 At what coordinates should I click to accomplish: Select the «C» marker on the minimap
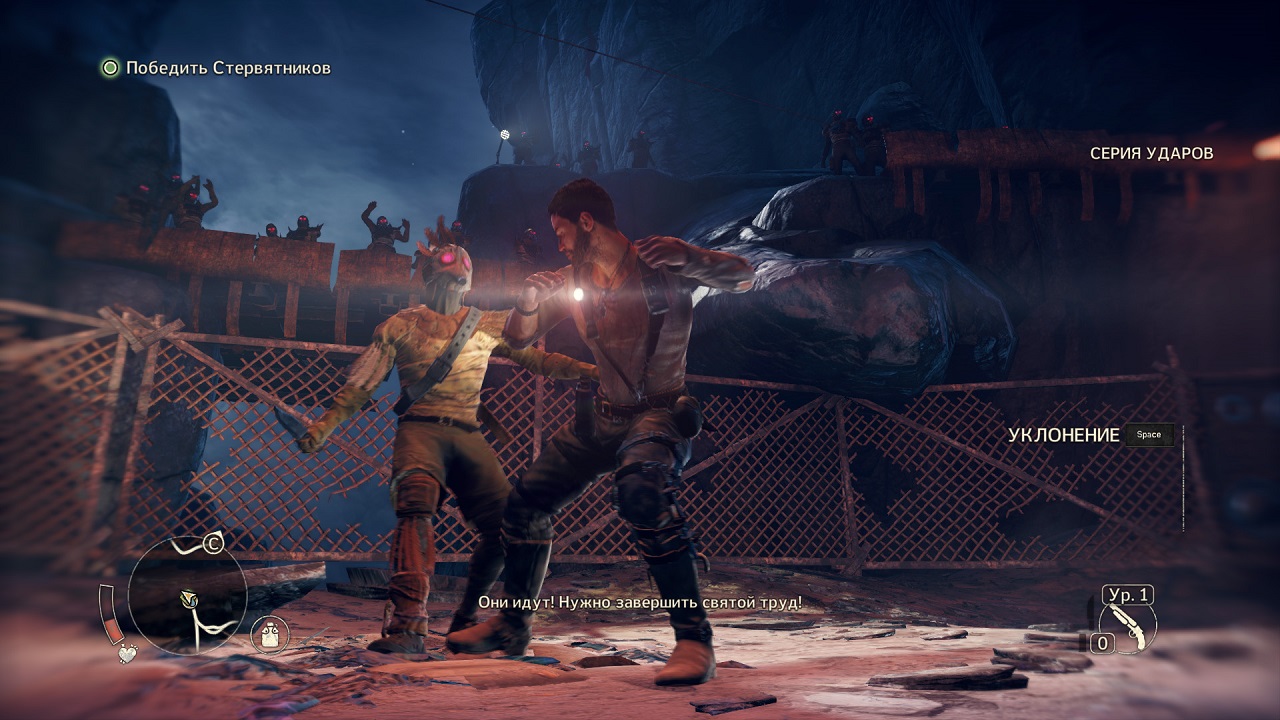[x=212, y=544]
